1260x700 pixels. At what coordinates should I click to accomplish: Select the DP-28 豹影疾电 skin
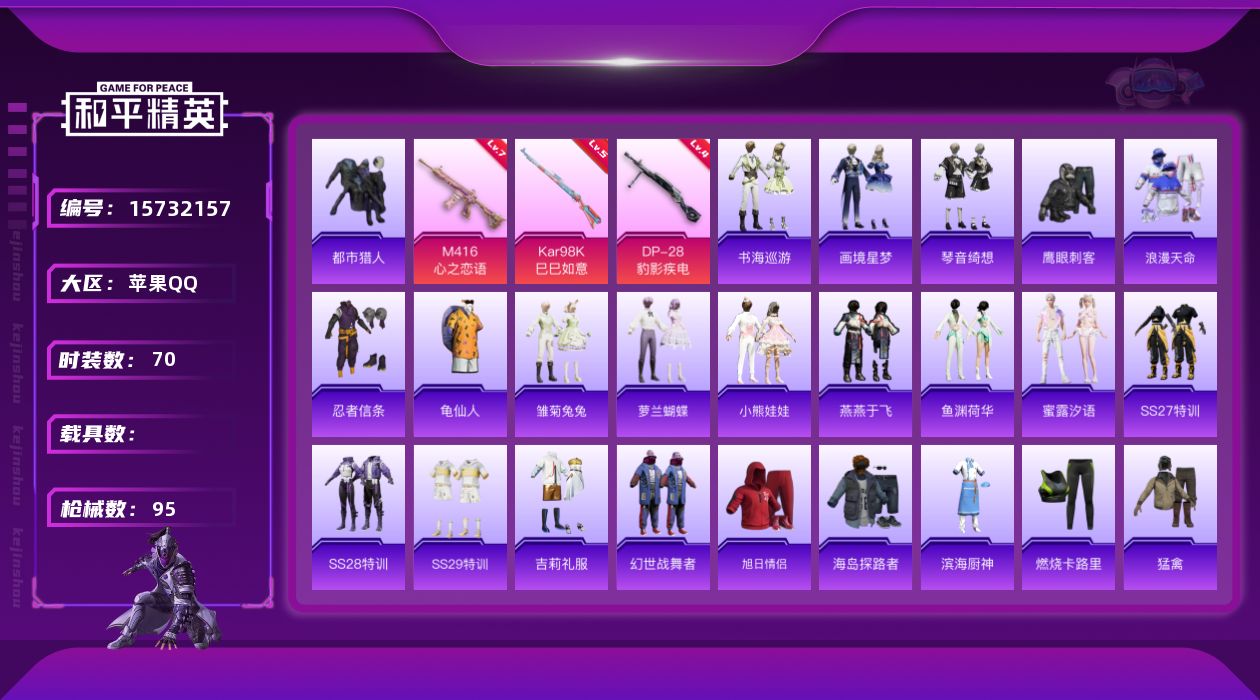663,210
